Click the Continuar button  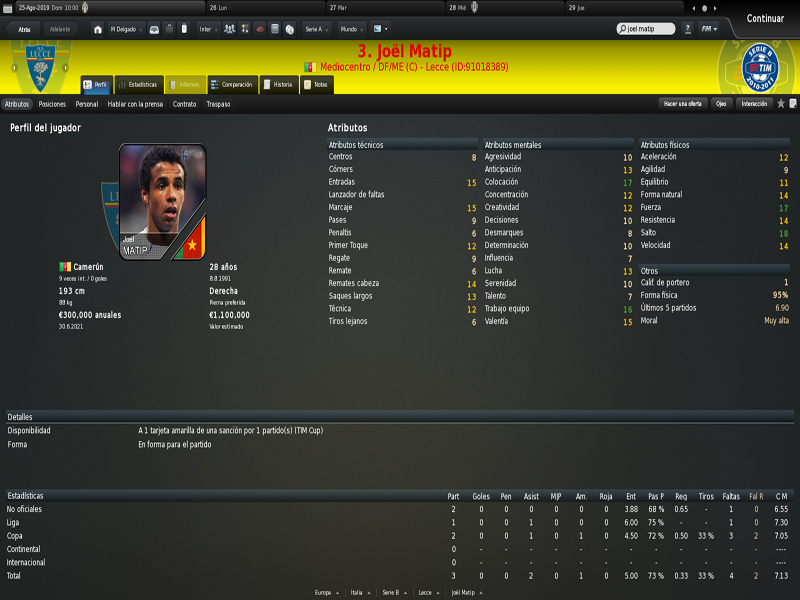[x=765, y=18]
